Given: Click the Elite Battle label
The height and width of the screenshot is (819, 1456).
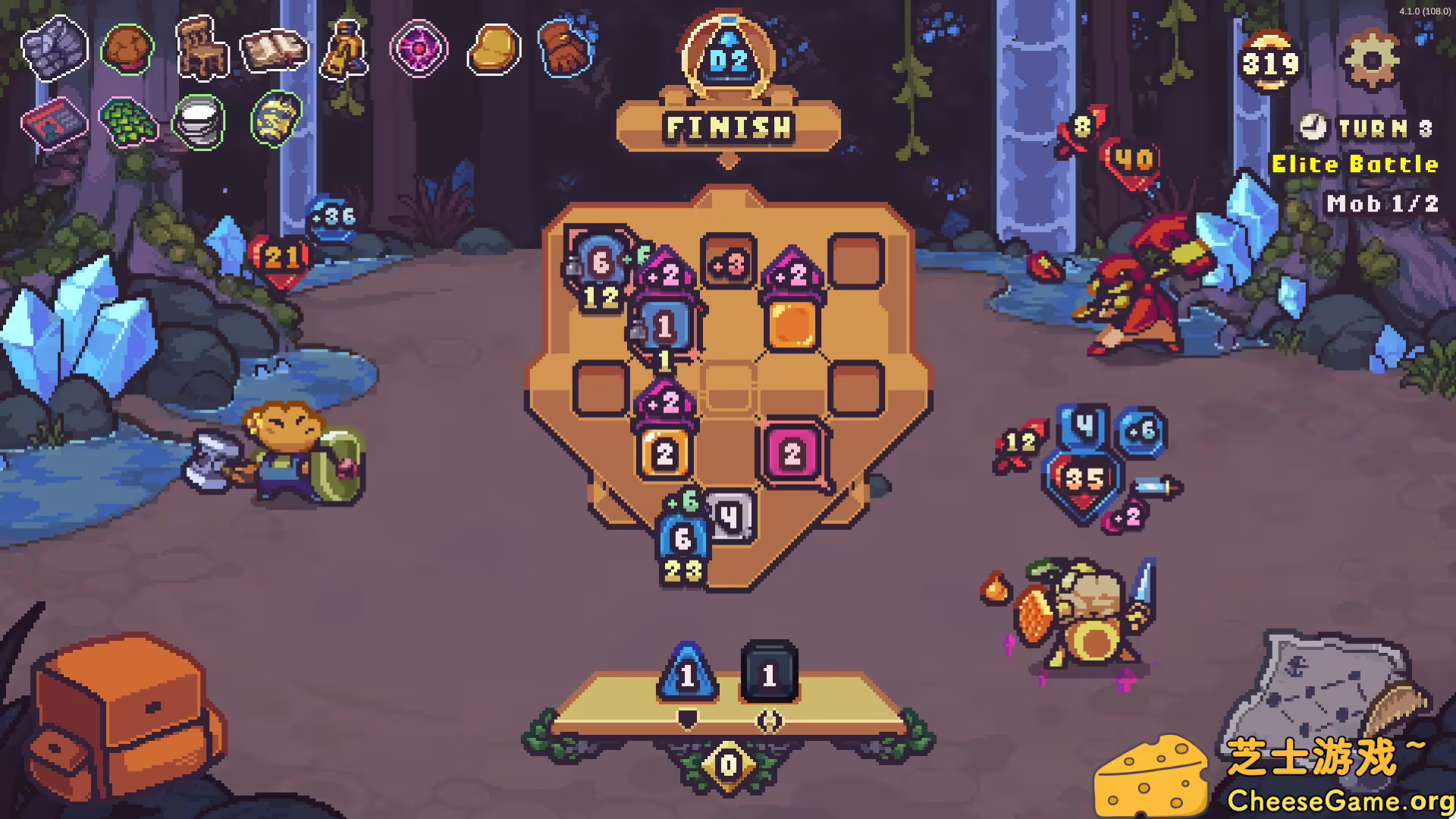Looking at the screenshot, I should coord(1355,164).
